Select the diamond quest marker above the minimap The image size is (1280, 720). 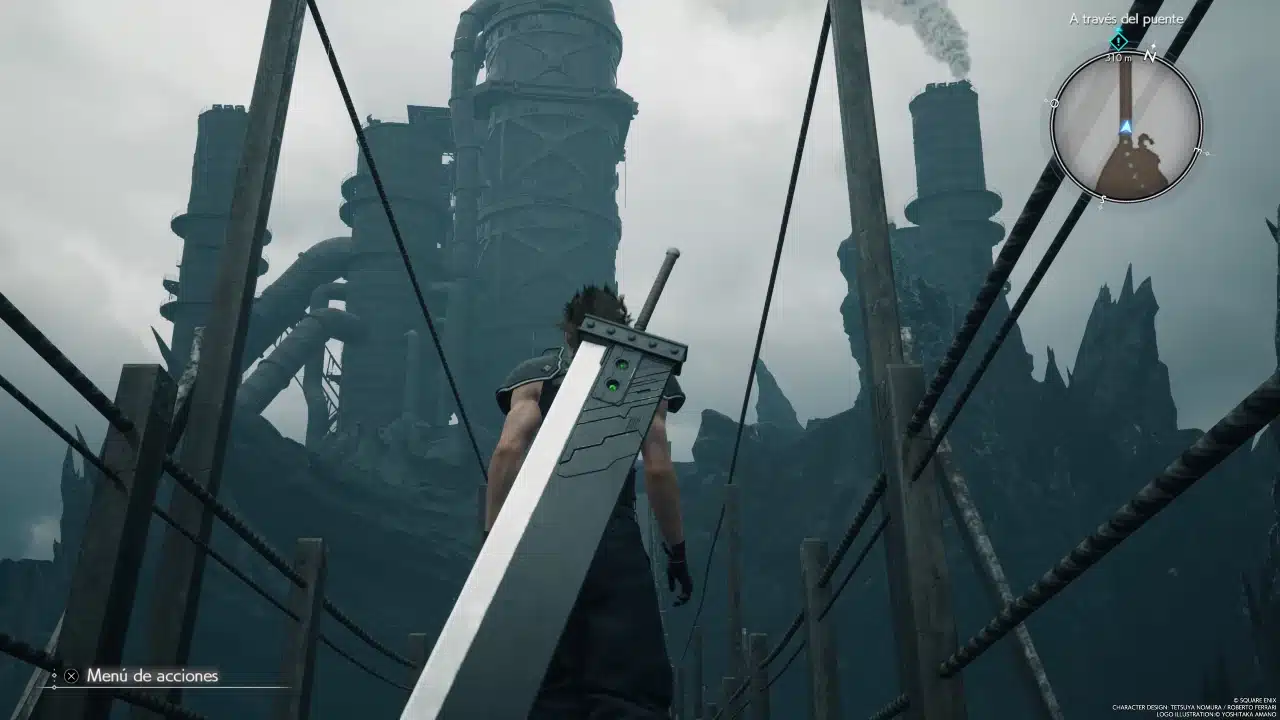1119,41
